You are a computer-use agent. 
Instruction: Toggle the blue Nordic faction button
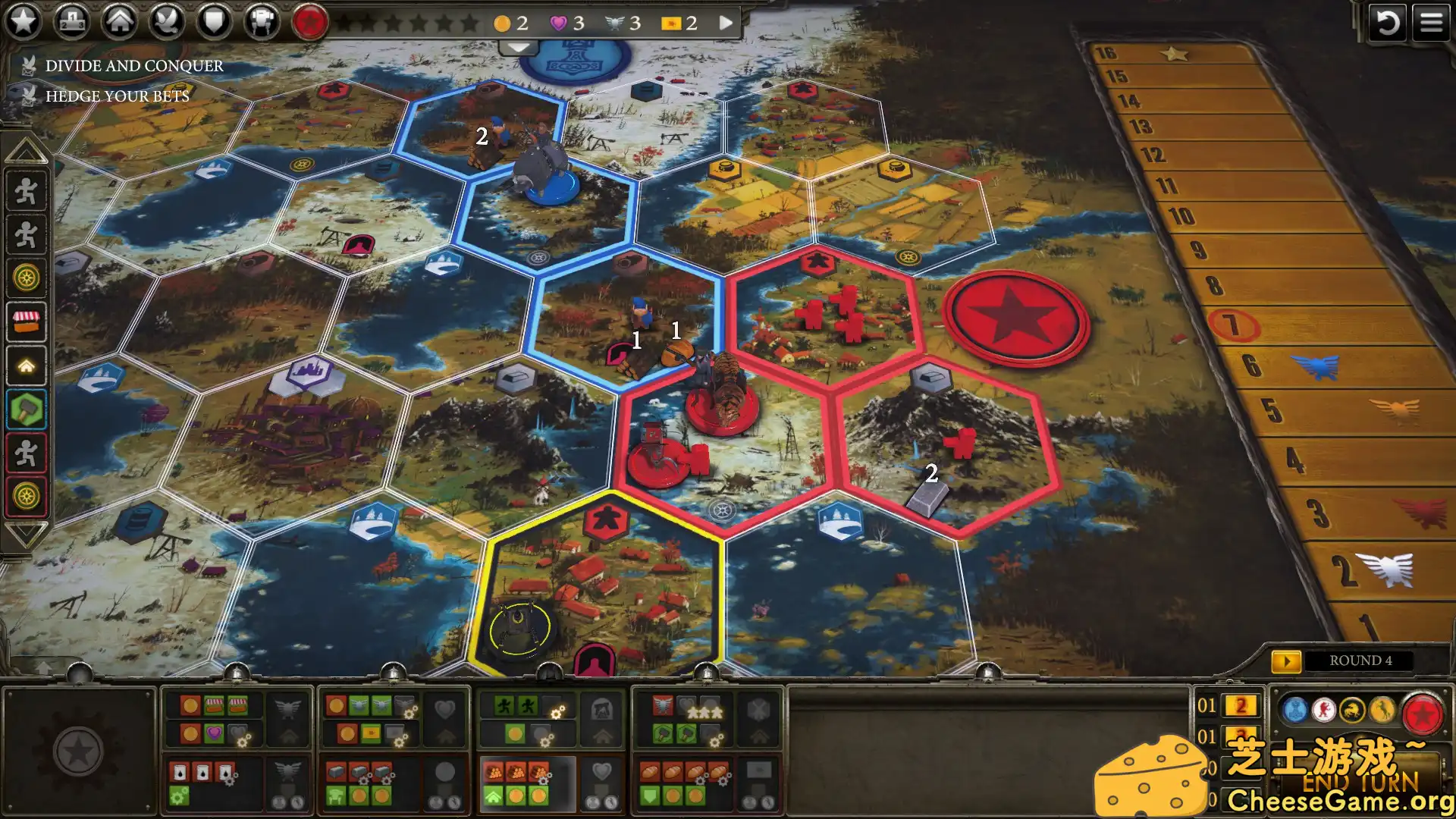(1295, 711)
